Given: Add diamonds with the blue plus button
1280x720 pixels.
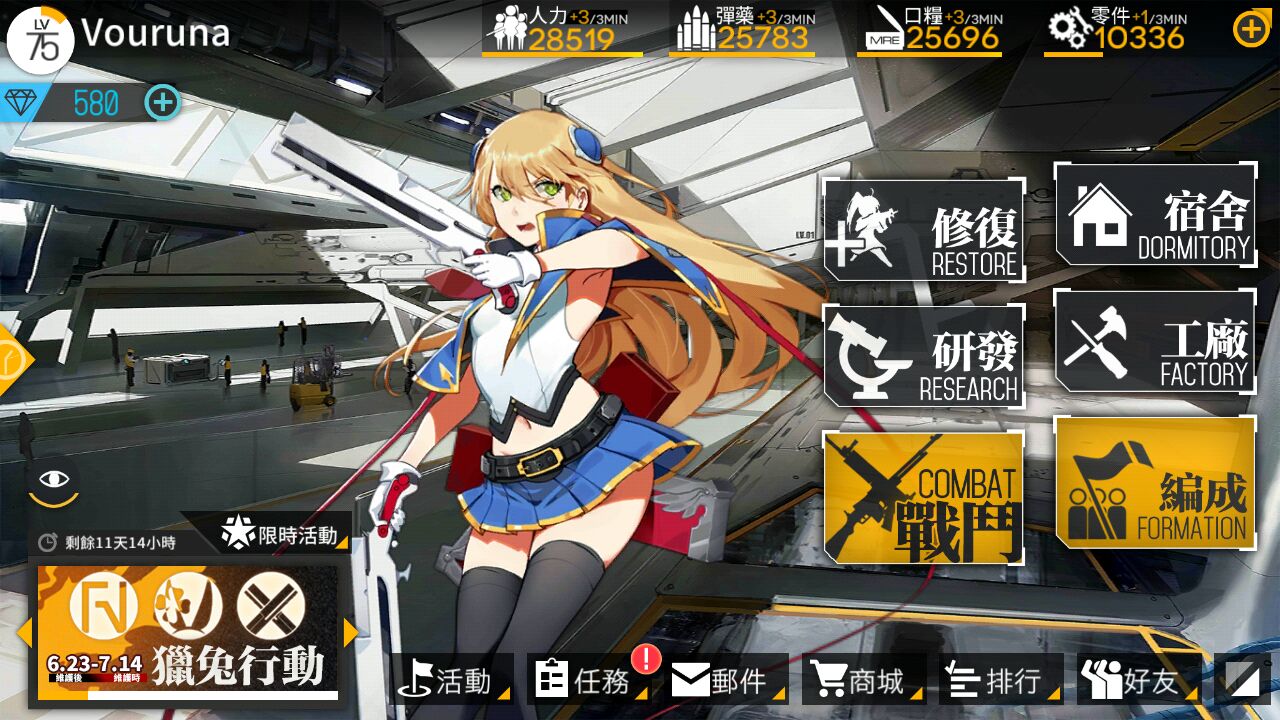Looking at the screenshot, I should (x=163, y=102).
